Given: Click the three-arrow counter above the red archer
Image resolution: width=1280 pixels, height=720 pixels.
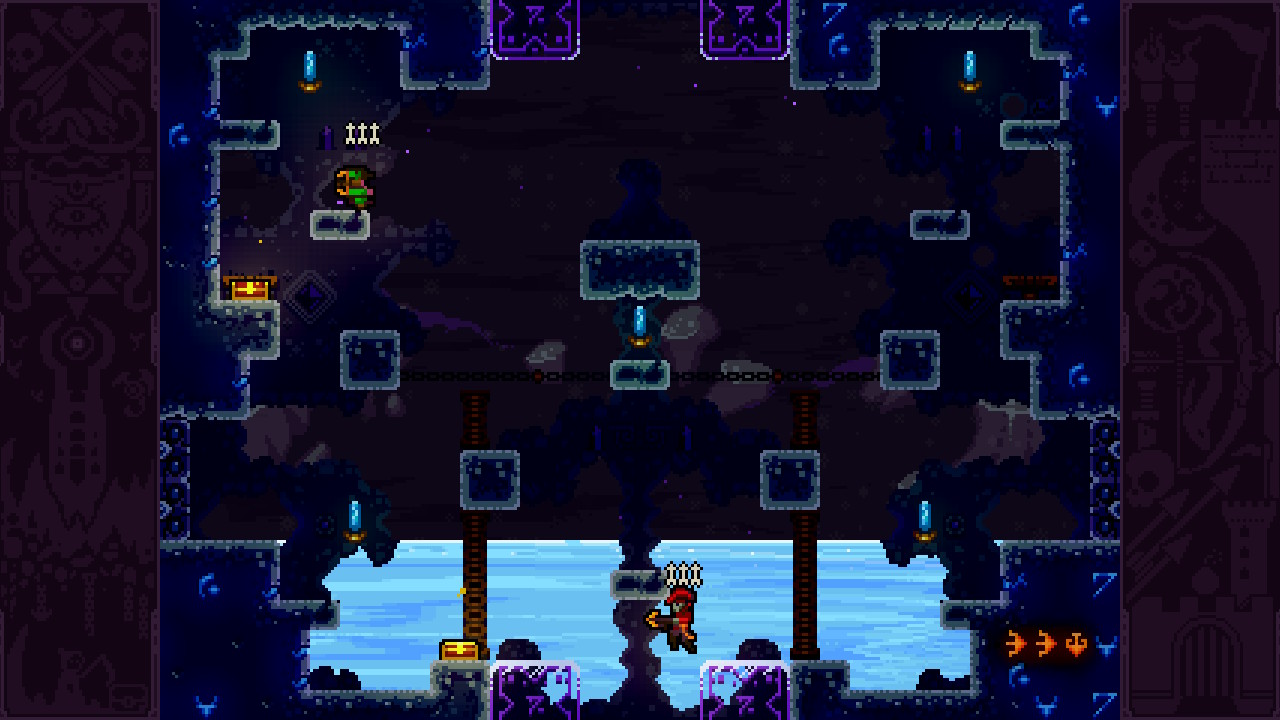Looking at the screenshot, I should click(681, 575).
